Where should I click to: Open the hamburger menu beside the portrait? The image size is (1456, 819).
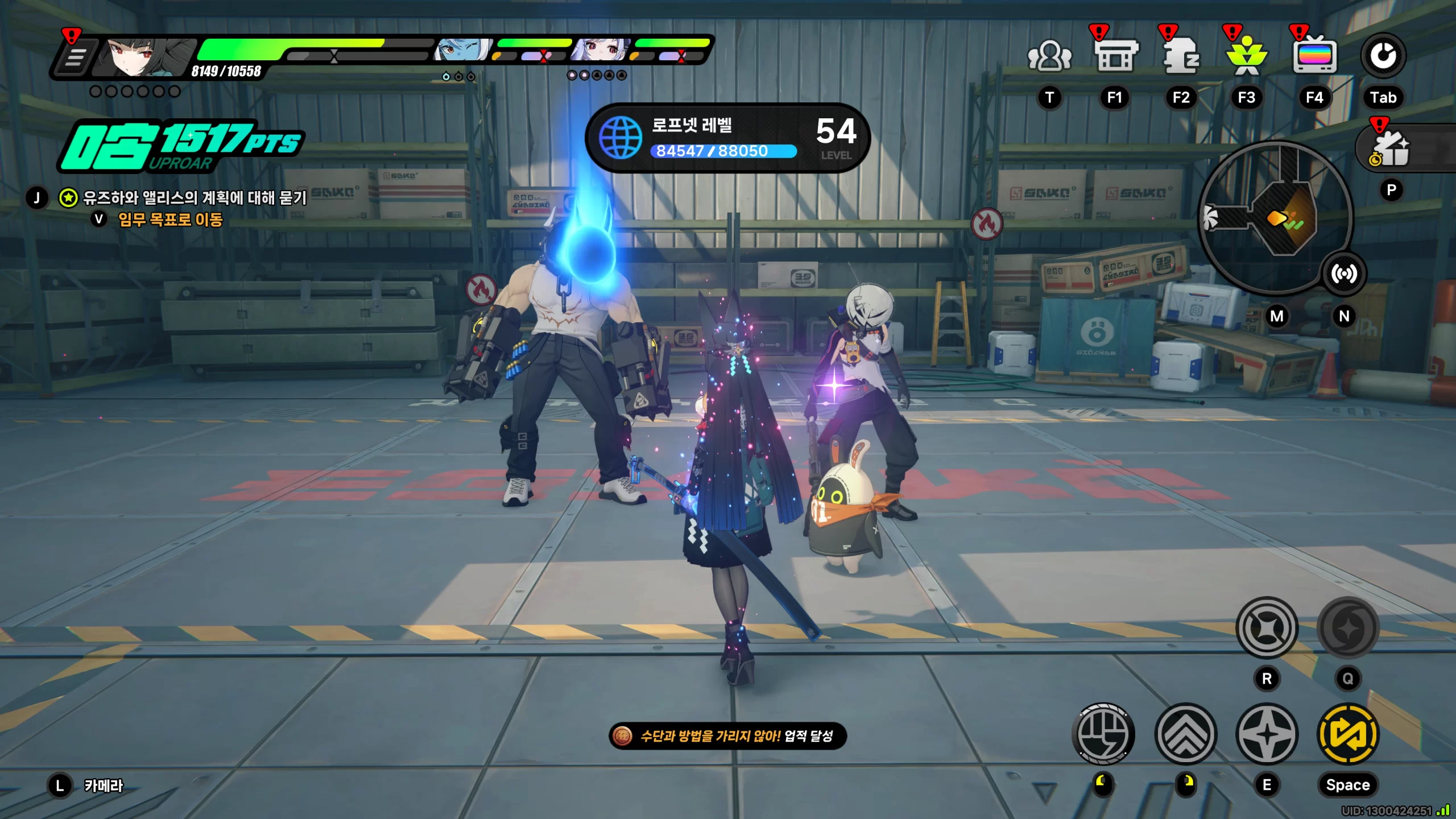75,57
